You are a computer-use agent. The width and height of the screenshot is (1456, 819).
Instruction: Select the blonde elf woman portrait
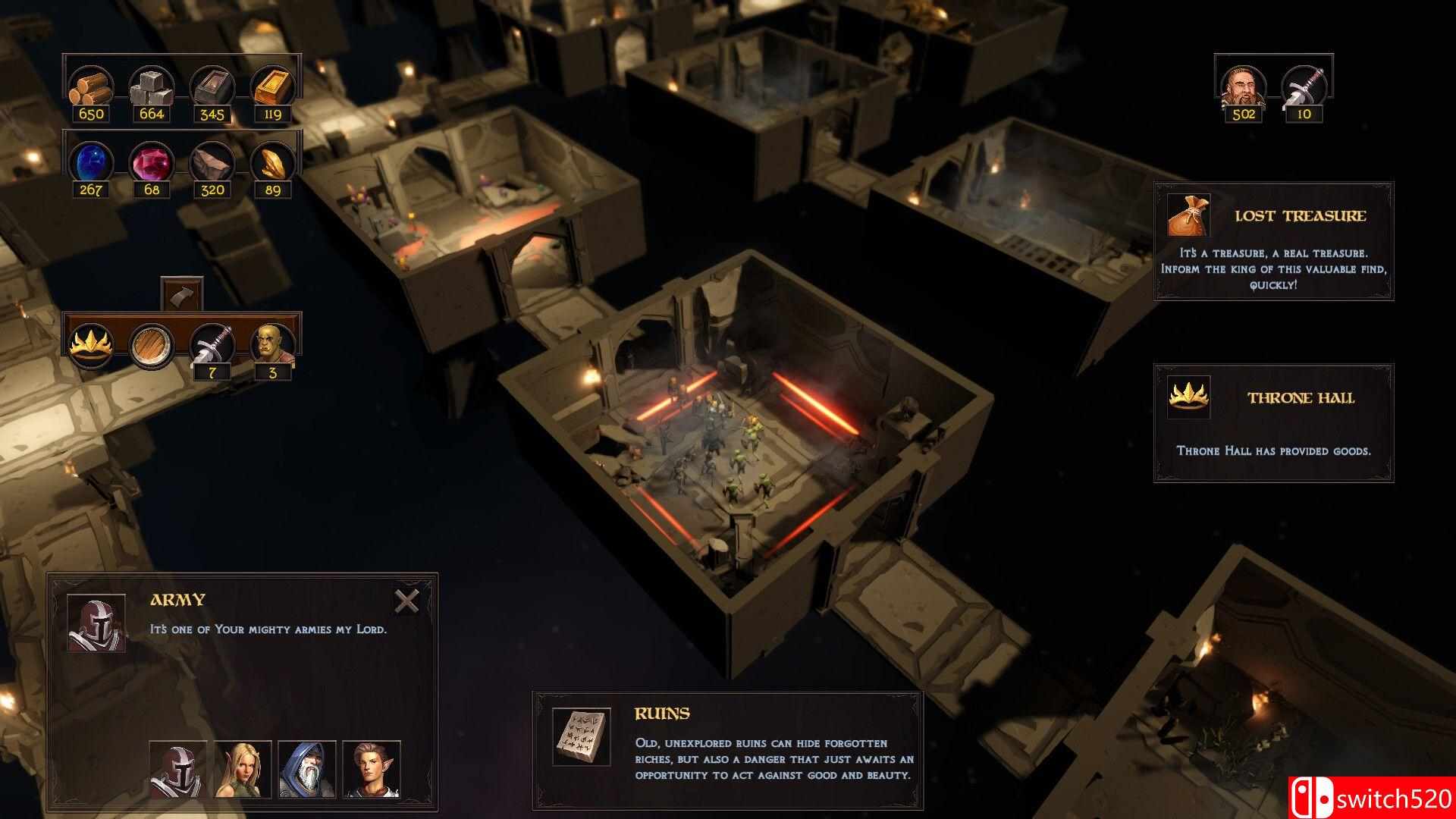(x=243, y=769)
